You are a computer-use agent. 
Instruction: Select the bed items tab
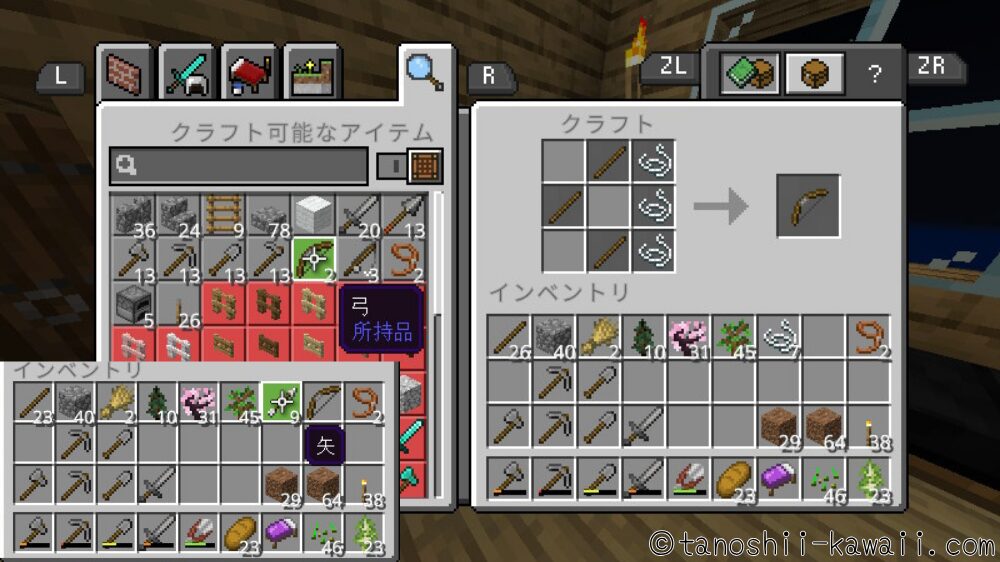[x=249, y=73]
